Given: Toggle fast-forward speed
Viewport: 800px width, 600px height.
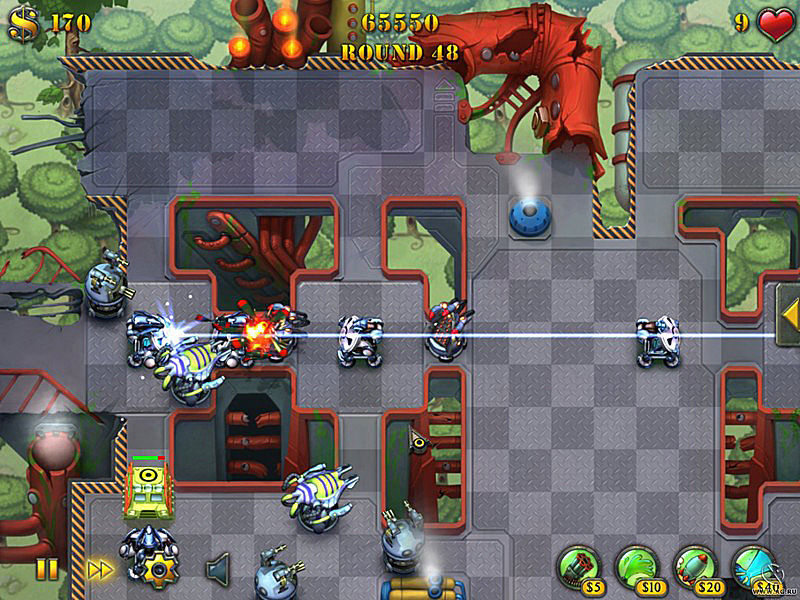Looking at the screenshot, I should coord(99,569).
